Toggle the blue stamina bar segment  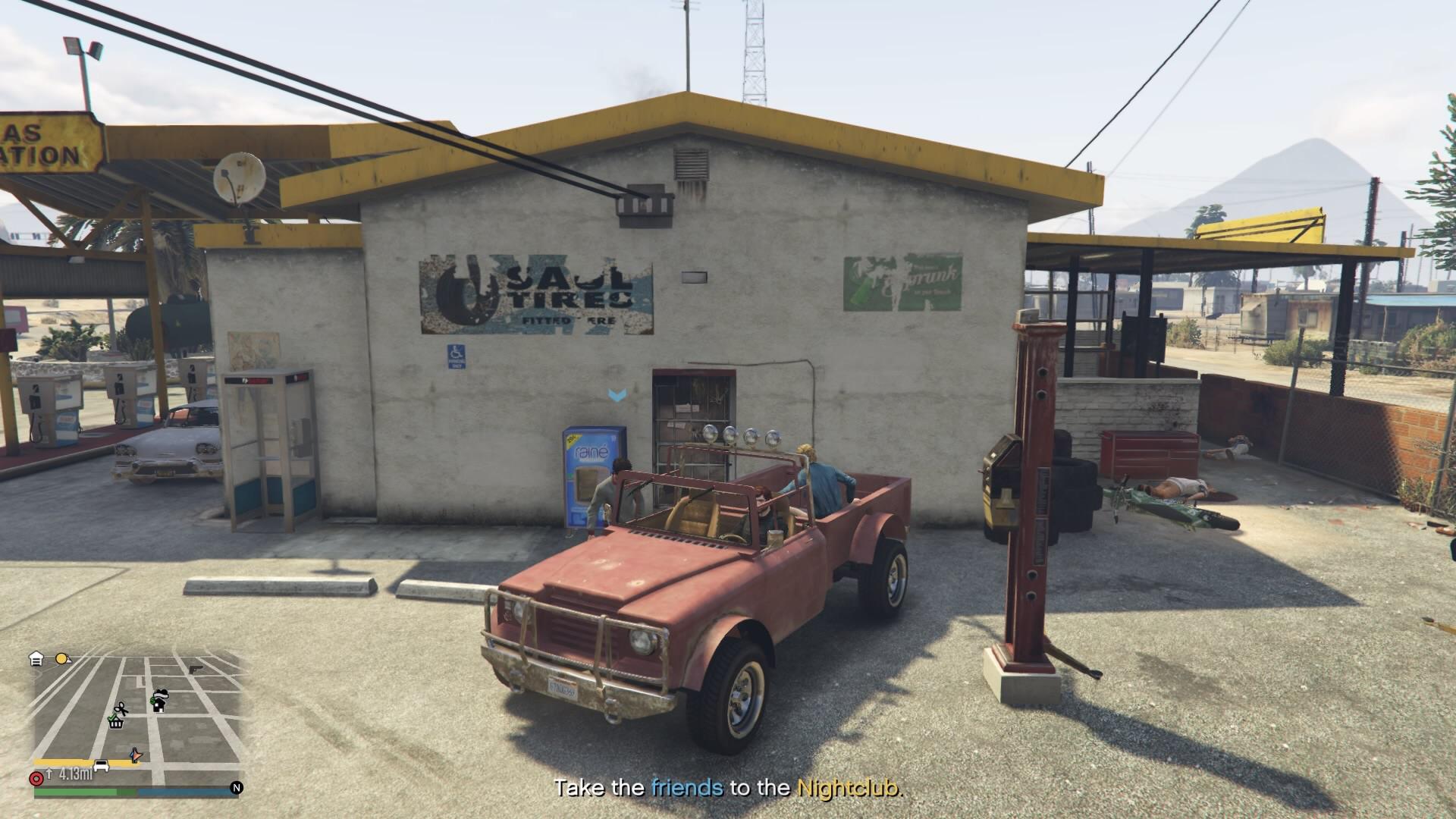click(x=185, y=792)
